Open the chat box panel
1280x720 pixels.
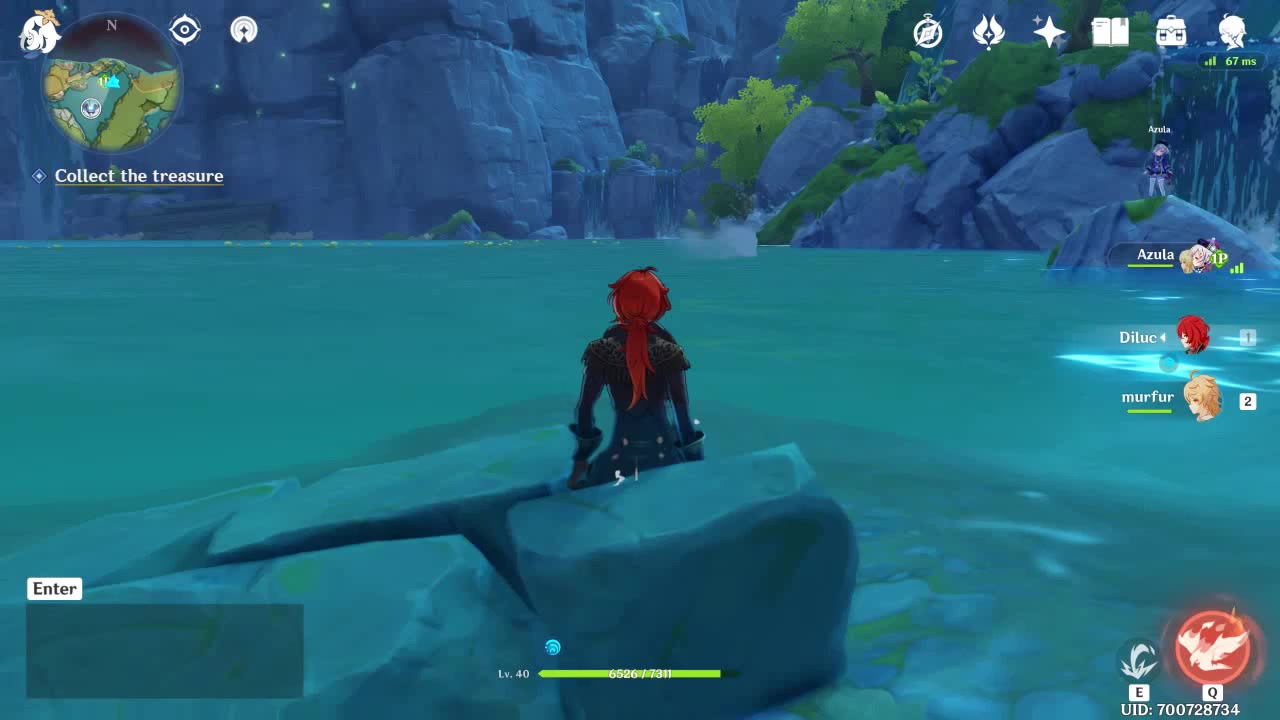pyautogui.click(x=164, y=650)
